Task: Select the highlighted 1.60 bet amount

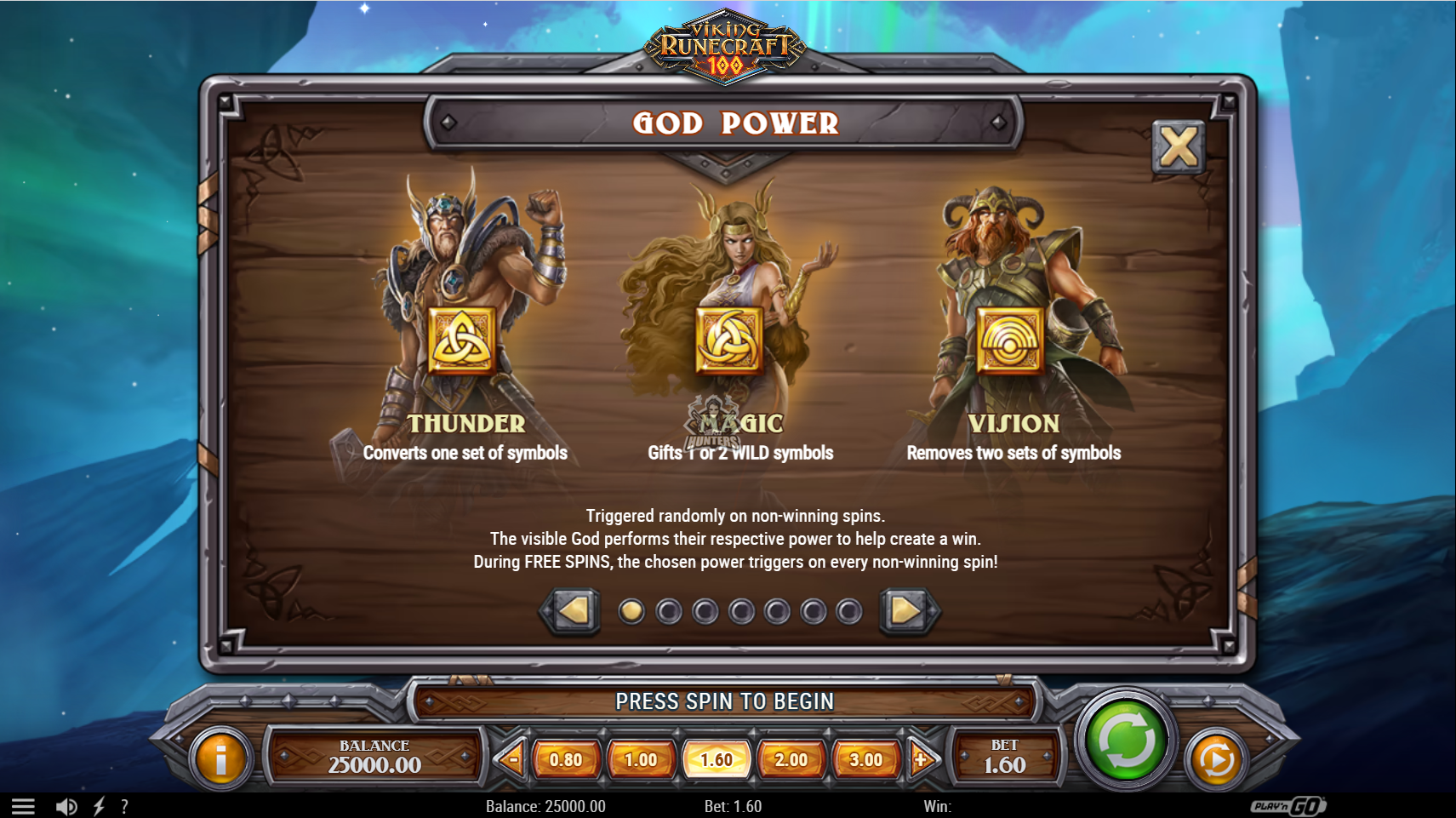Action: pyautogui.click(x=717, y=760)
